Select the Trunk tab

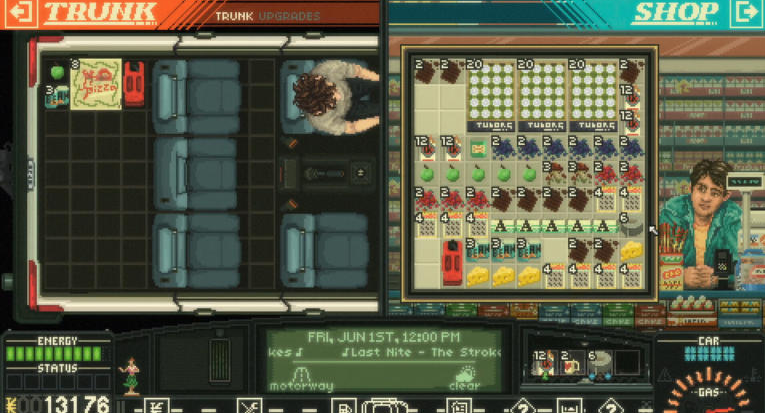pos(235,16)
